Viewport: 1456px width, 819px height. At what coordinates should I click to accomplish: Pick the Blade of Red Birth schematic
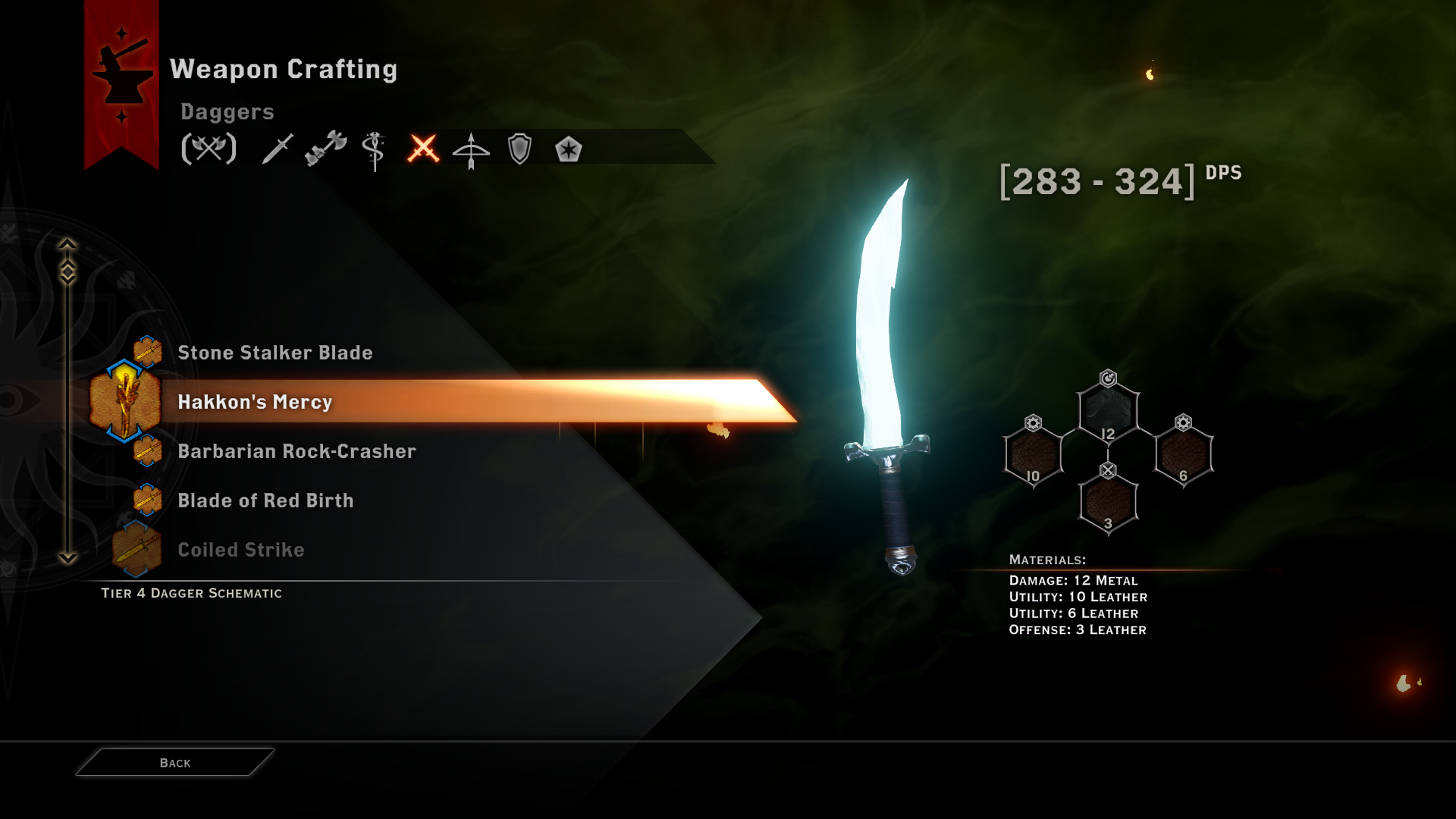tap(265, 500)
